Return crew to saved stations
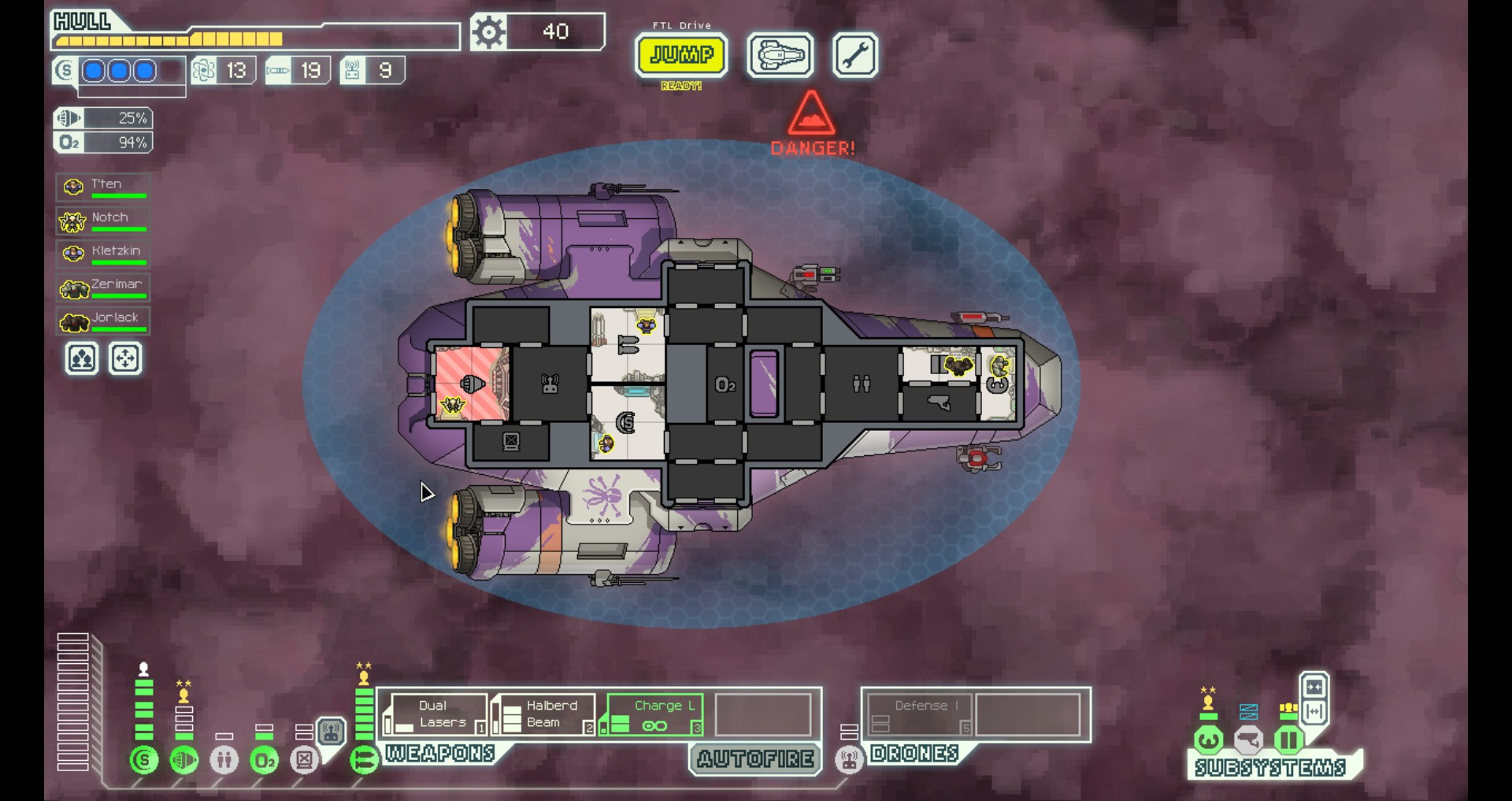The height and width of the screenshot is (801, 1512). [126, 359]
